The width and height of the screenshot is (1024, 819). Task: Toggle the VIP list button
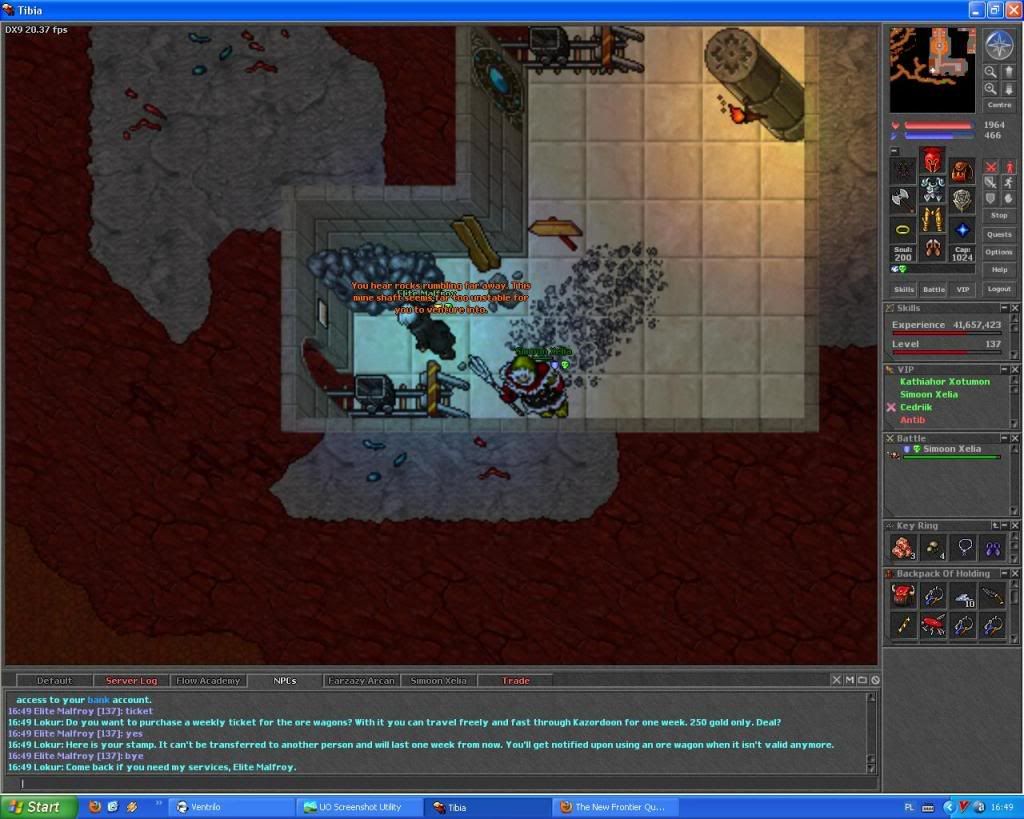(962, 289)
